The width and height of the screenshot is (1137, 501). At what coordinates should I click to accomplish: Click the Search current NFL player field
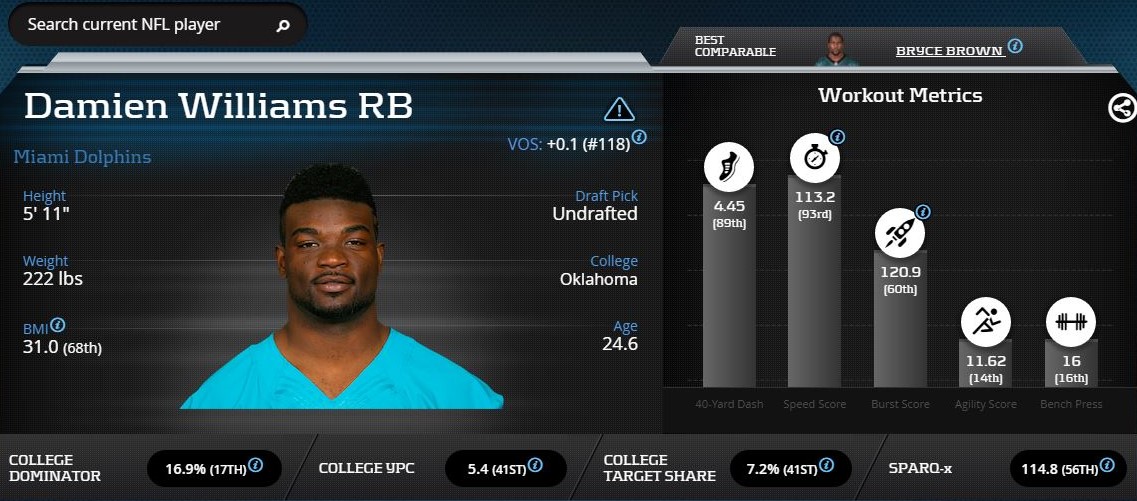click(x=140, y=24)
